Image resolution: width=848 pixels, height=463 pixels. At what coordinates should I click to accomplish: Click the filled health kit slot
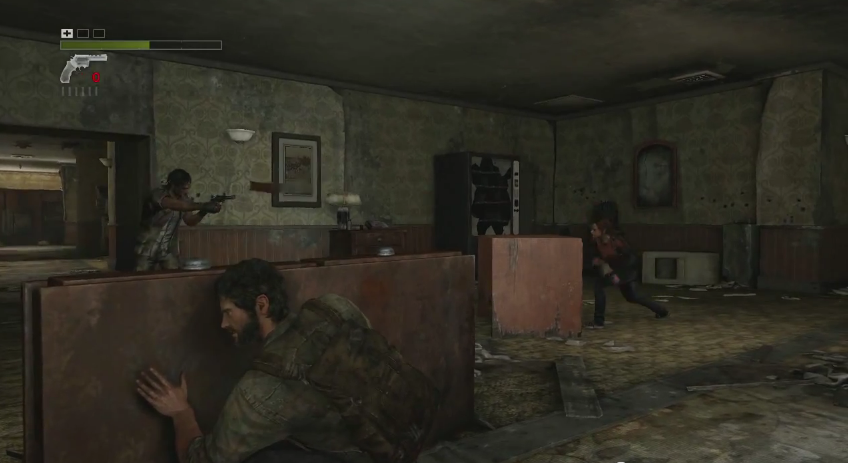click(x=67, y=33)
